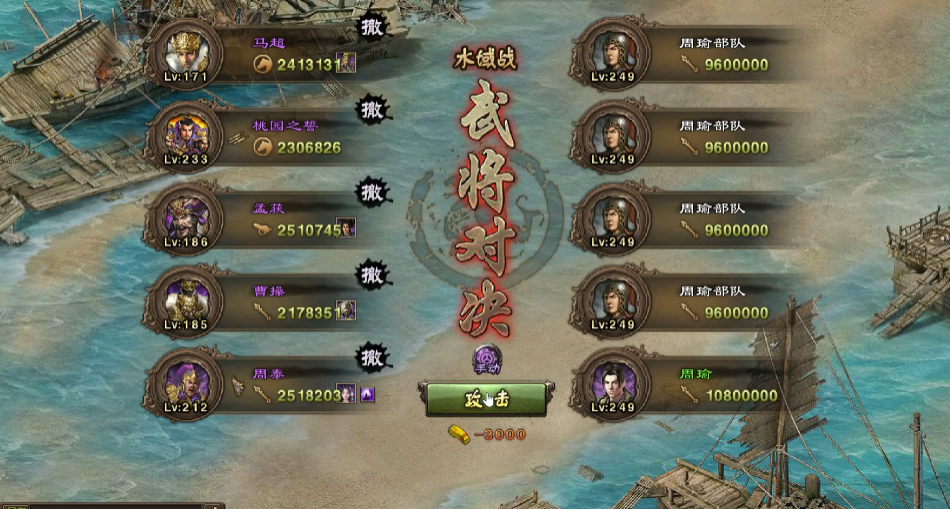Viewport: 950px width, 509px height.
Task: Inspect the enemy commander 周瑜 portrait
Action: point(612,384)
